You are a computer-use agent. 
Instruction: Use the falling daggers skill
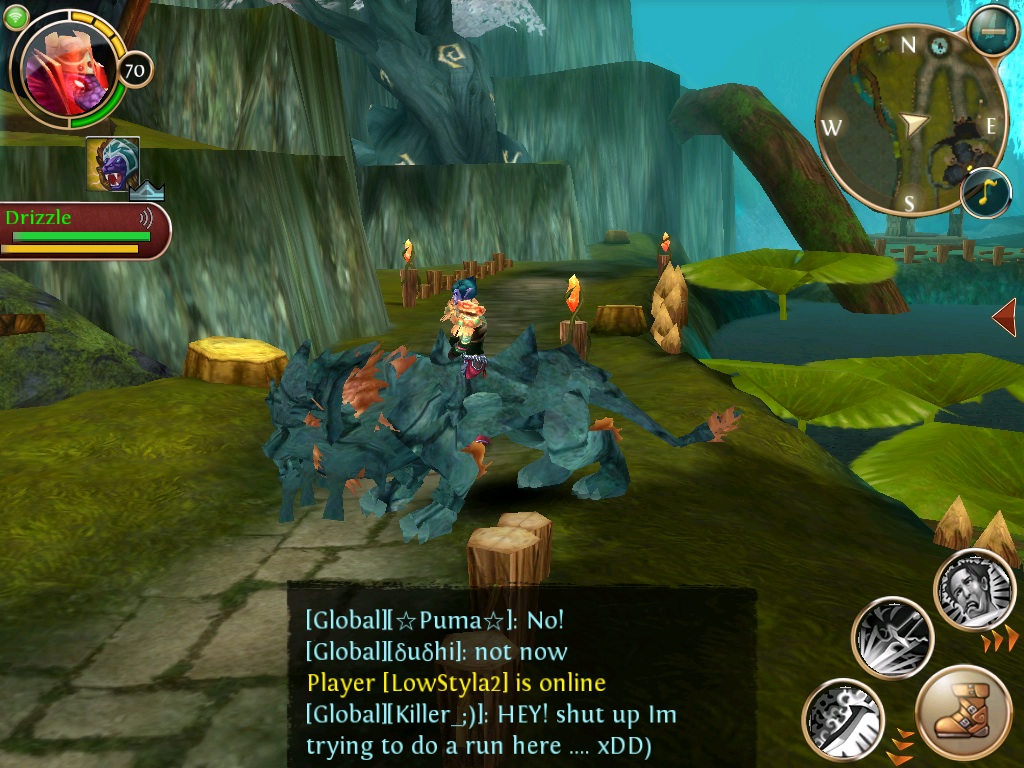tap(892, 638)
